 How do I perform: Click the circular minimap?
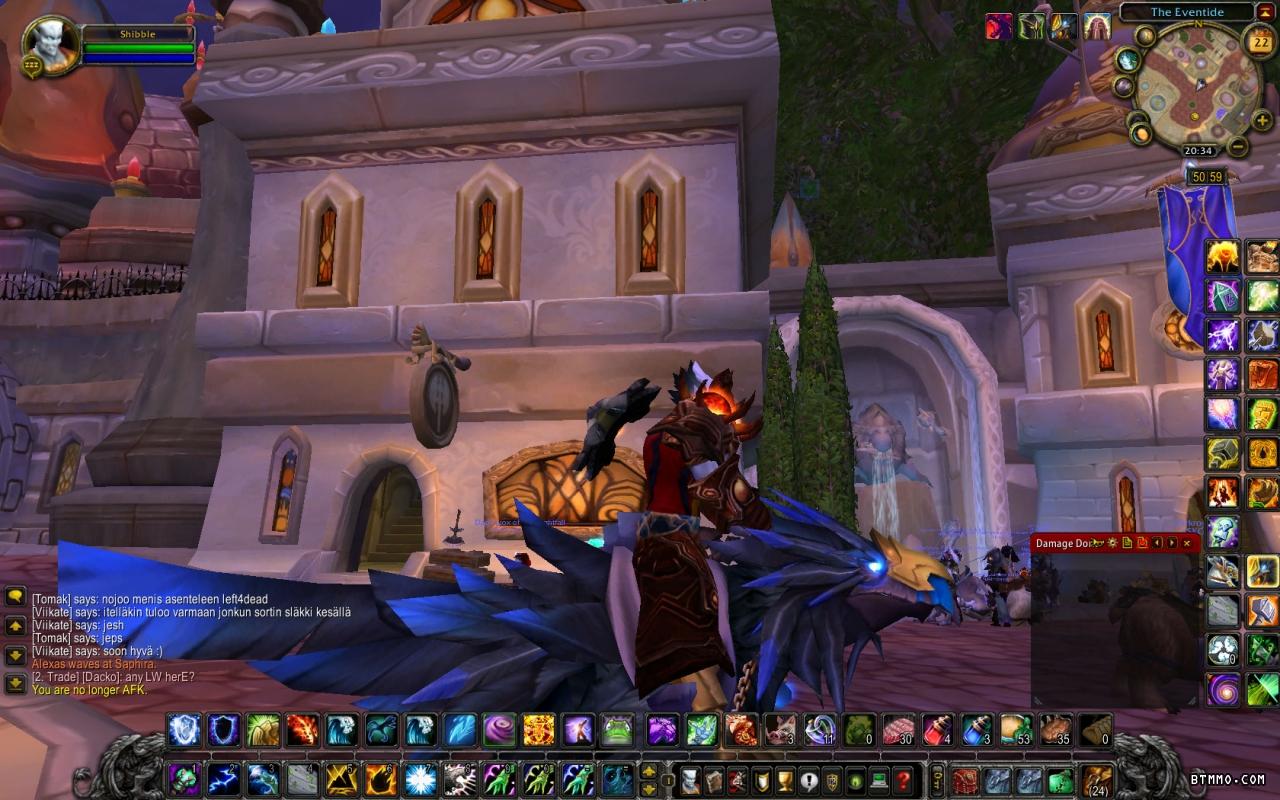coord(1190,85)
